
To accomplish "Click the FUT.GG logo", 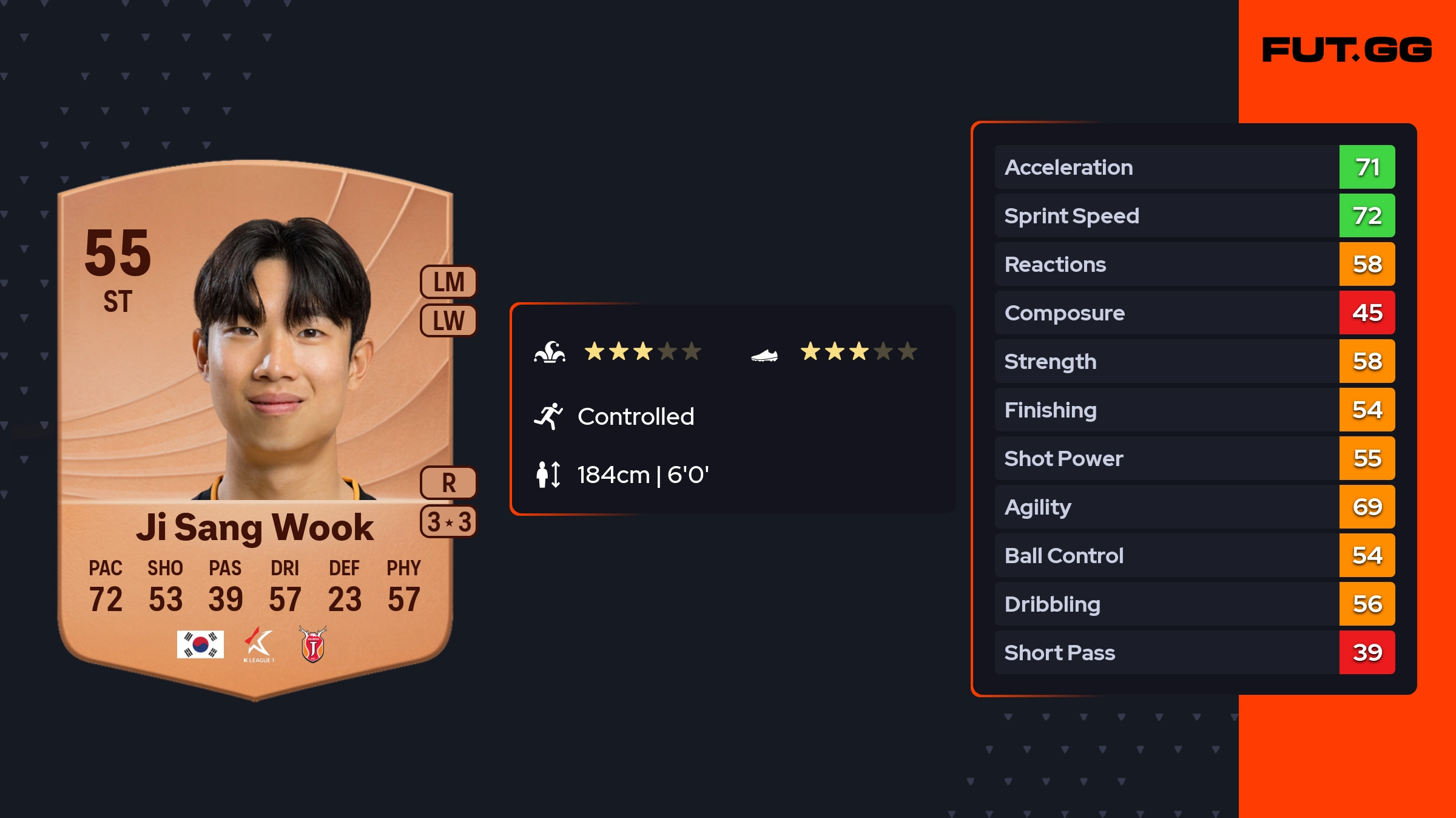I will coord(1346,50).
